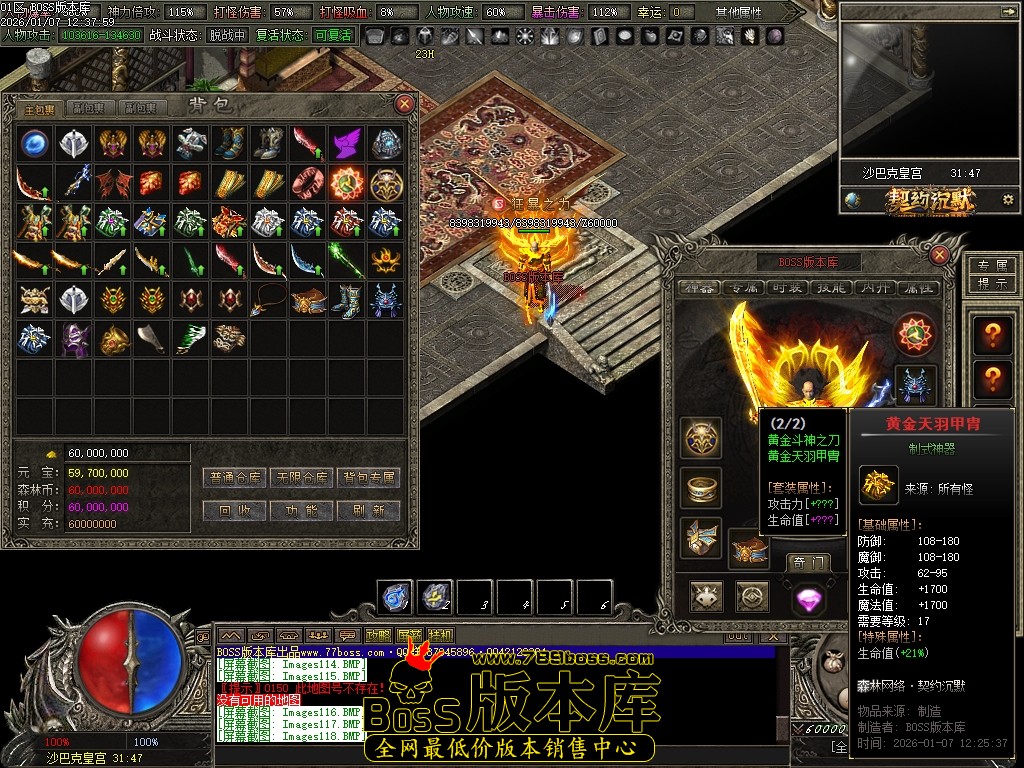
Task: Toggle the 挂机 auto-play button
Action: pyautogui.click(x=440, y=635)
